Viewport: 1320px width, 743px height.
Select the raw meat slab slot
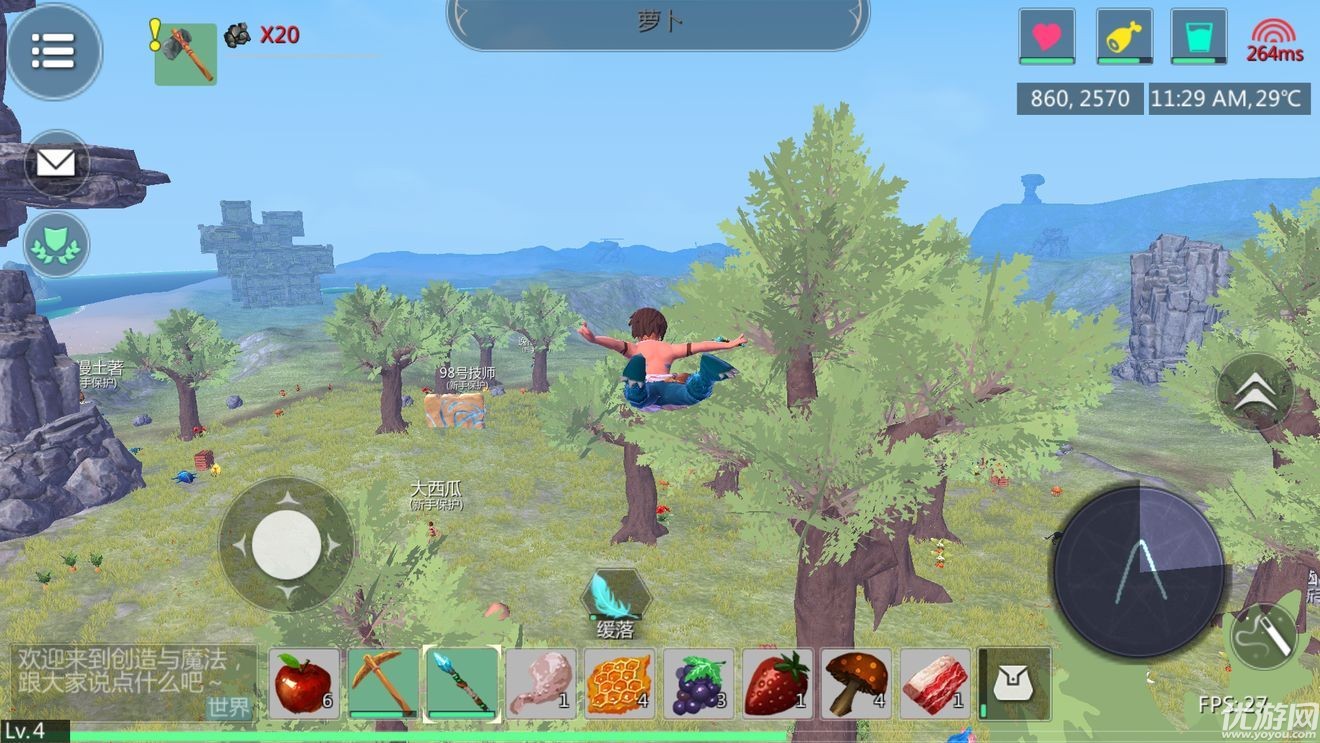tap(935, 683)
